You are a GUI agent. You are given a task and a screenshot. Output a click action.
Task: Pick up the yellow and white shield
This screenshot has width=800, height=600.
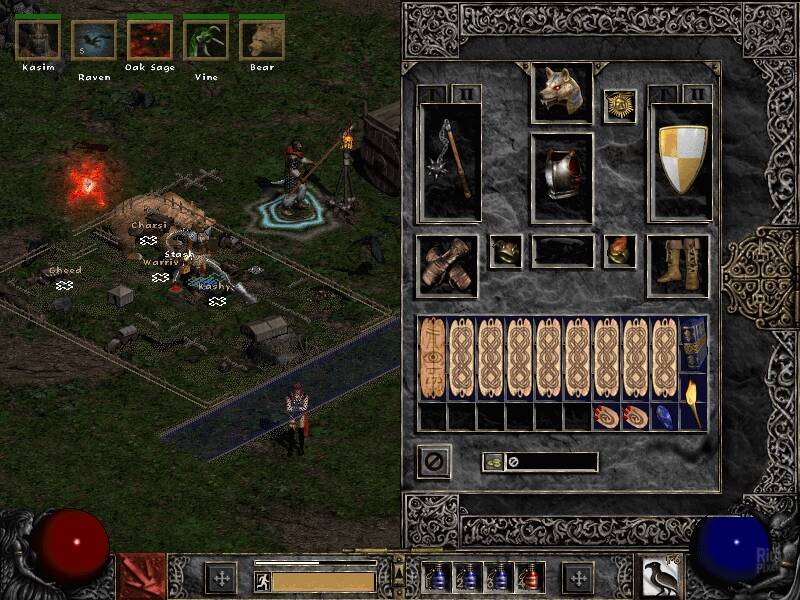click(681, 161)
